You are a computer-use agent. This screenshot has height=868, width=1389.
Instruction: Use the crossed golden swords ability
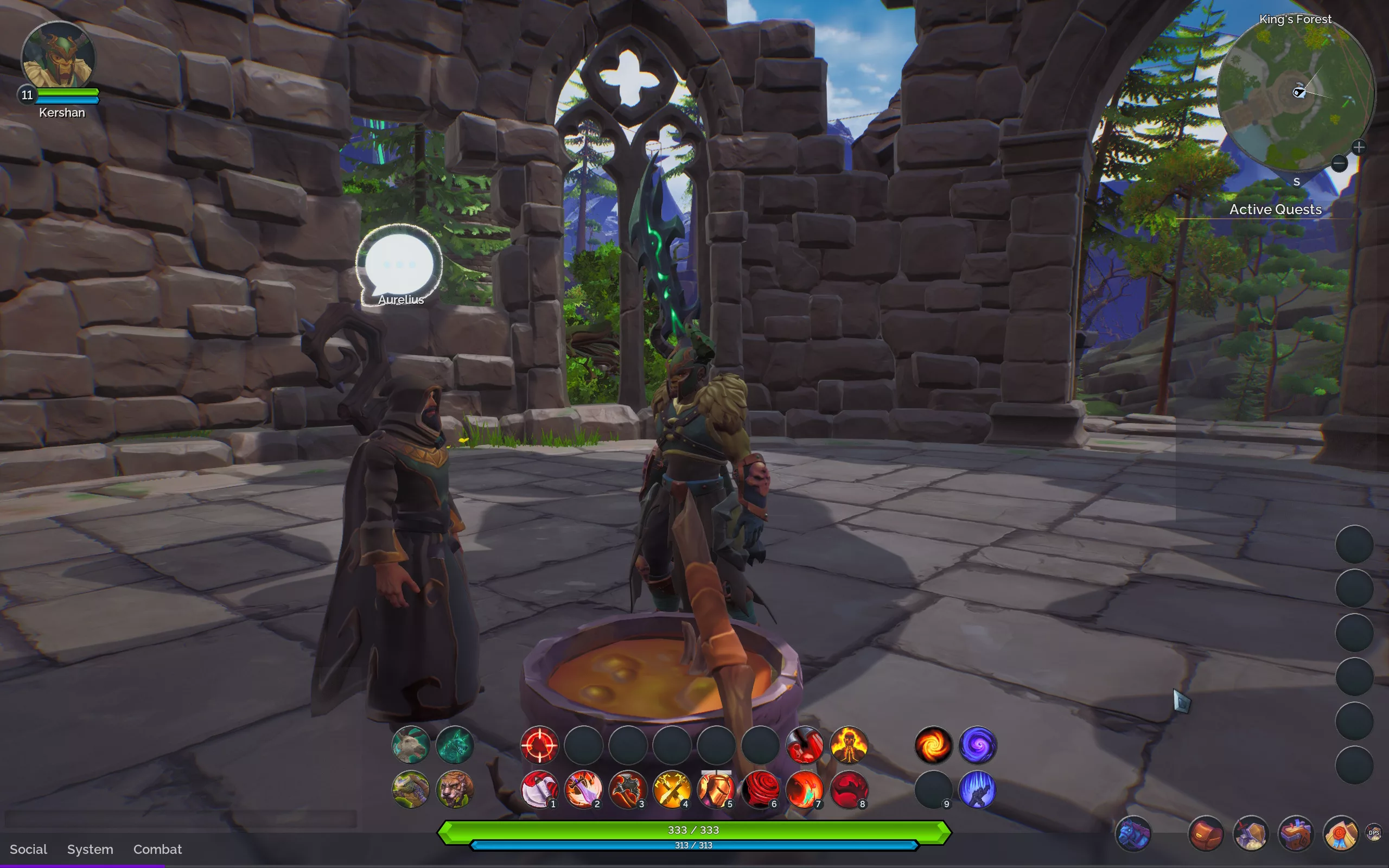point(672,789)
